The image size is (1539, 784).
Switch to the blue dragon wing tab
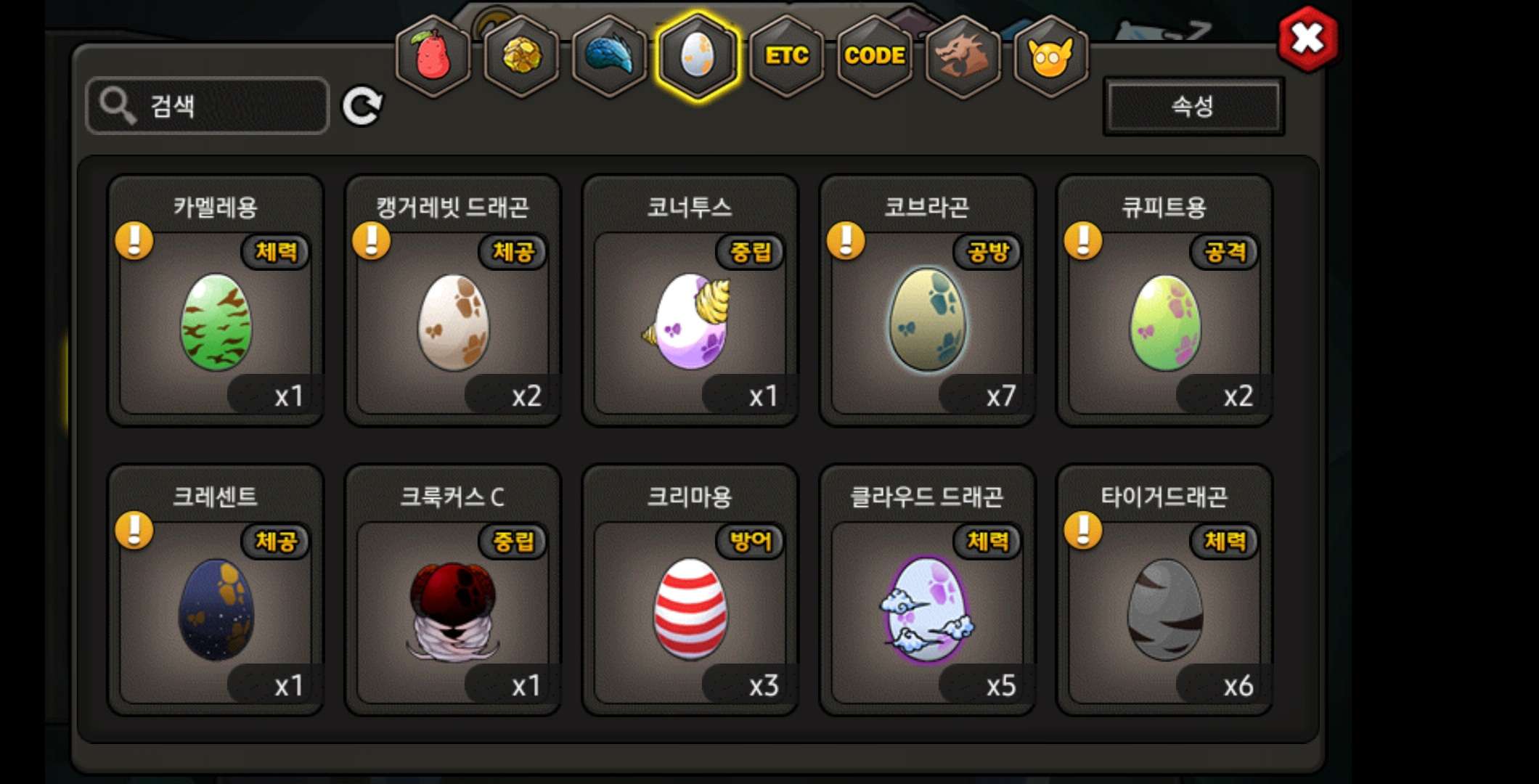[x=609, y=56]
